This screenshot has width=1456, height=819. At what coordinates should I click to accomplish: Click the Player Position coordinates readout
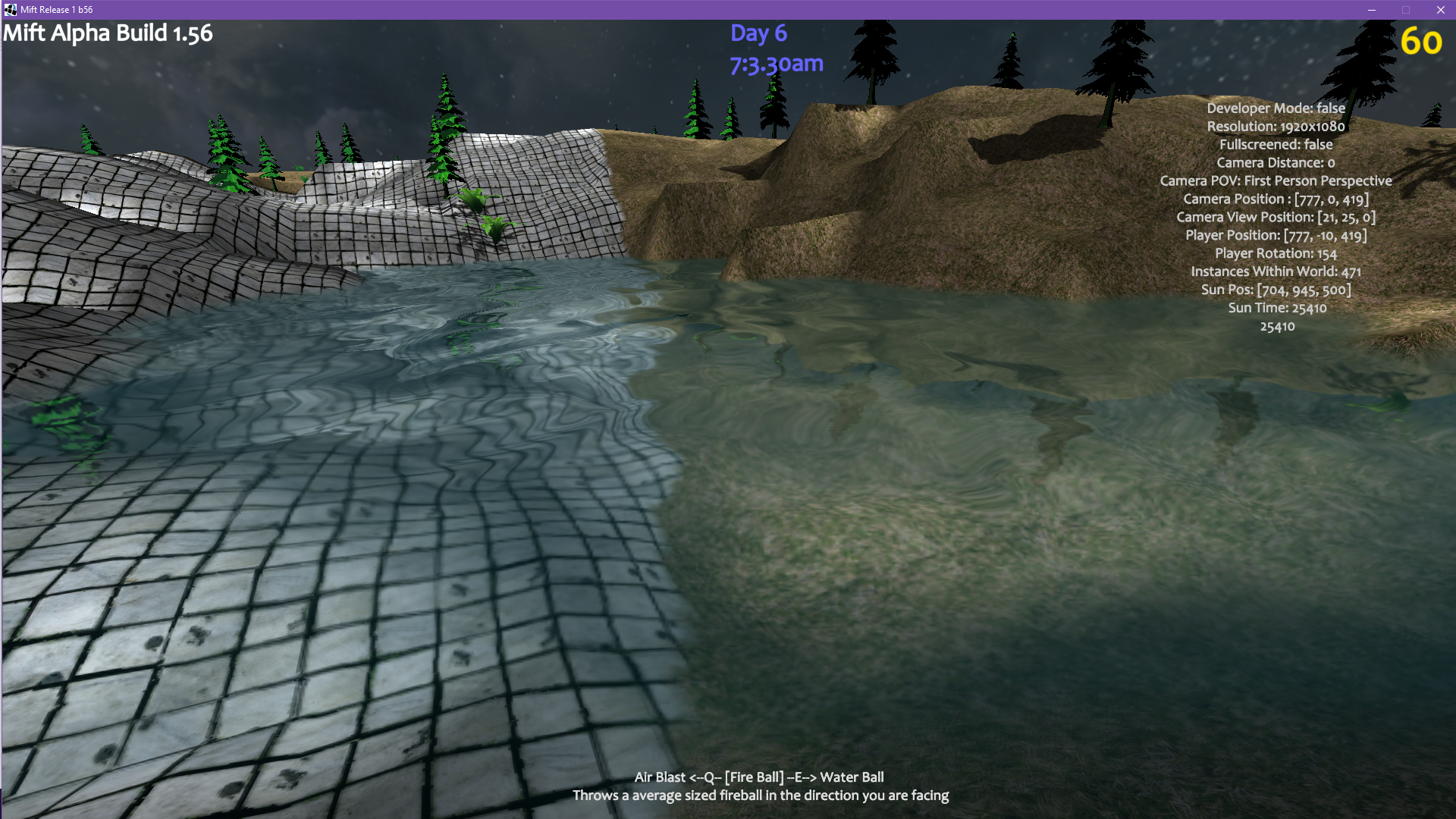point(1278,235)
